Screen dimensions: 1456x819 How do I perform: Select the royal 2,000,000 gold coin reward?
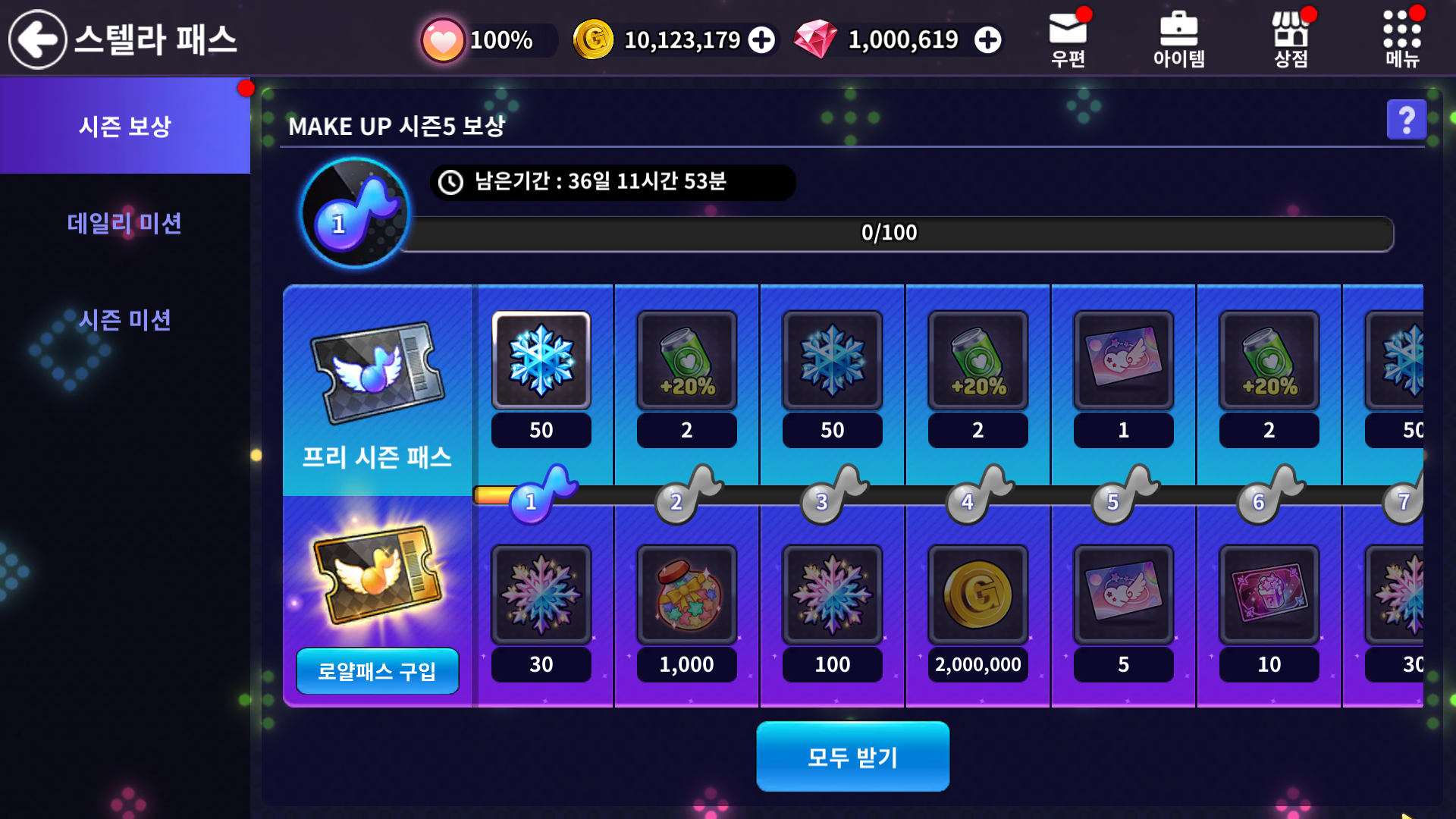(x=977, y=595)
